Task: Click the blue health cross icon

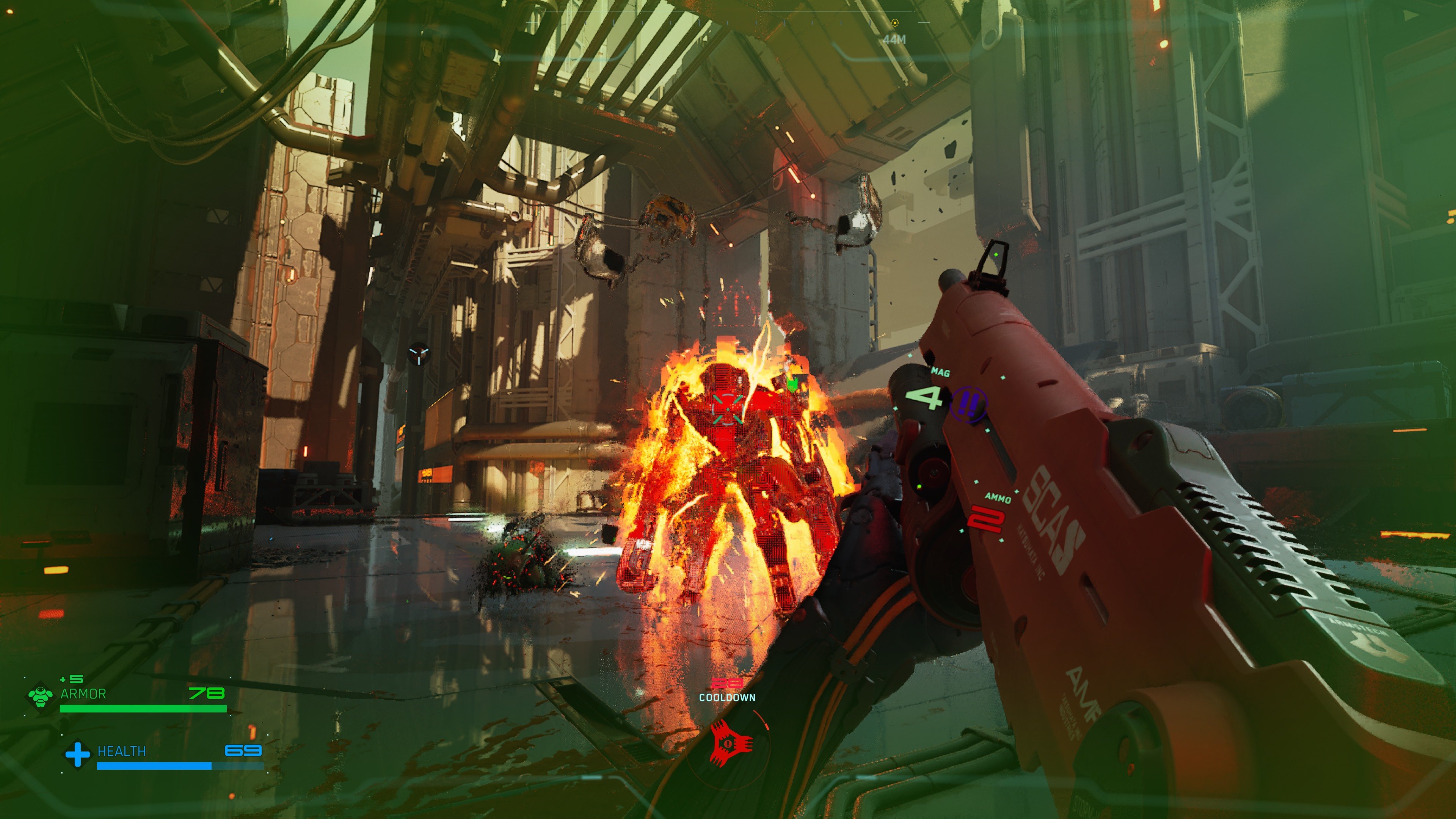Action: coord(77,753)
